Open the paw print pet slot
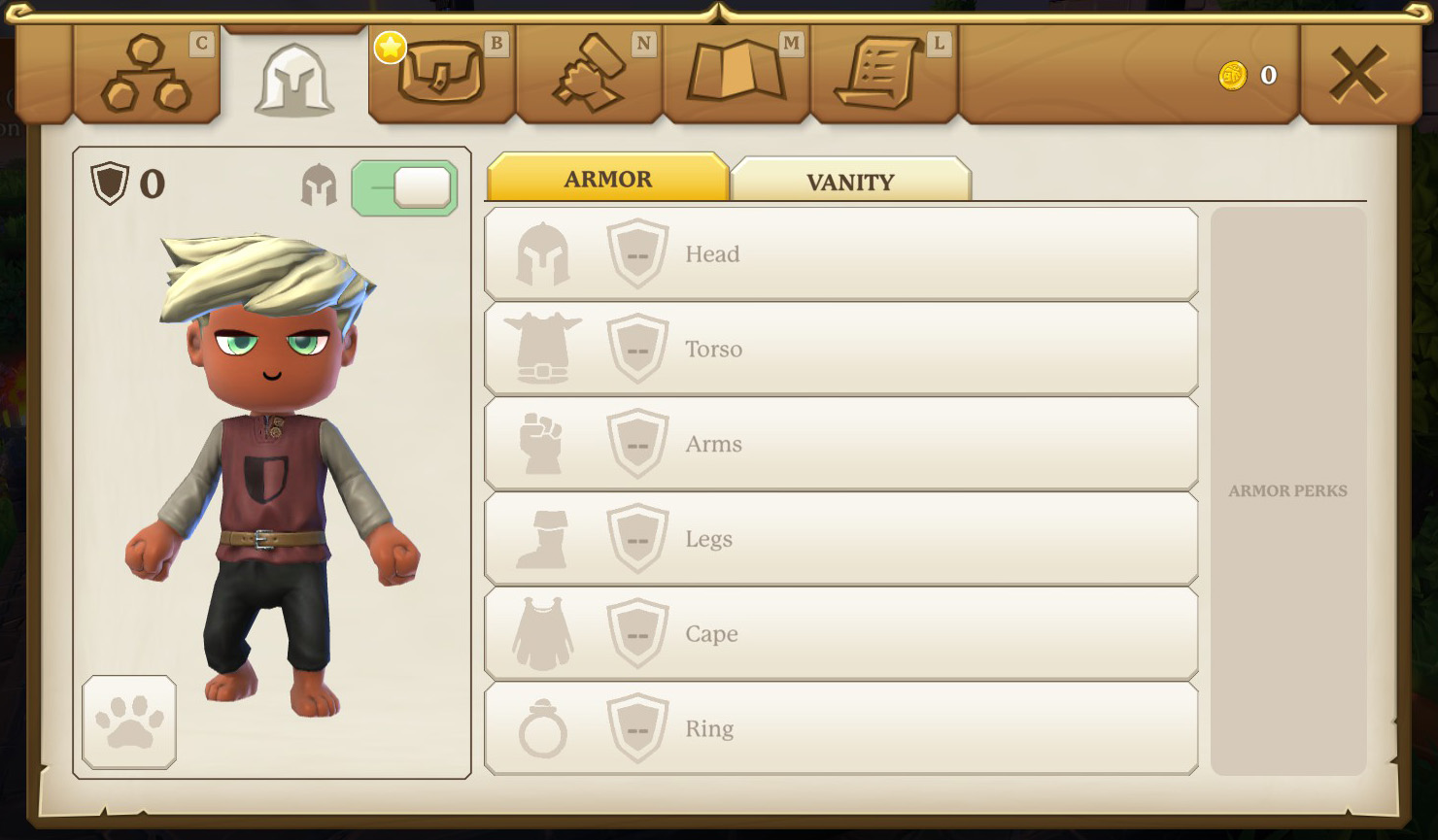The height and width of the screenshot is (840, 1438). click(x=129, y=722)
